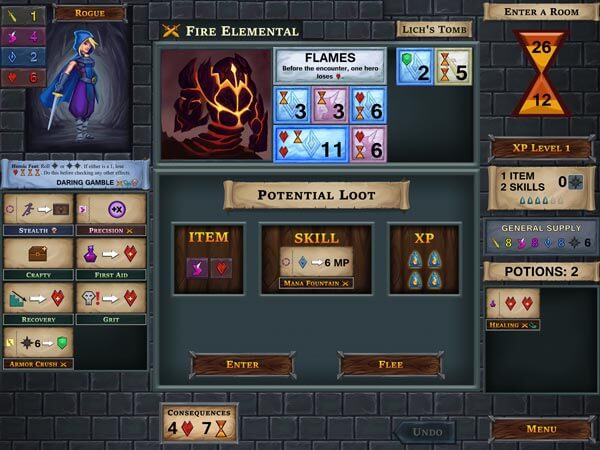This screenshot has width=600, height=450.
Task: Select the Stealth skill card
Action: pyautogui.click(x=38, y=215)
